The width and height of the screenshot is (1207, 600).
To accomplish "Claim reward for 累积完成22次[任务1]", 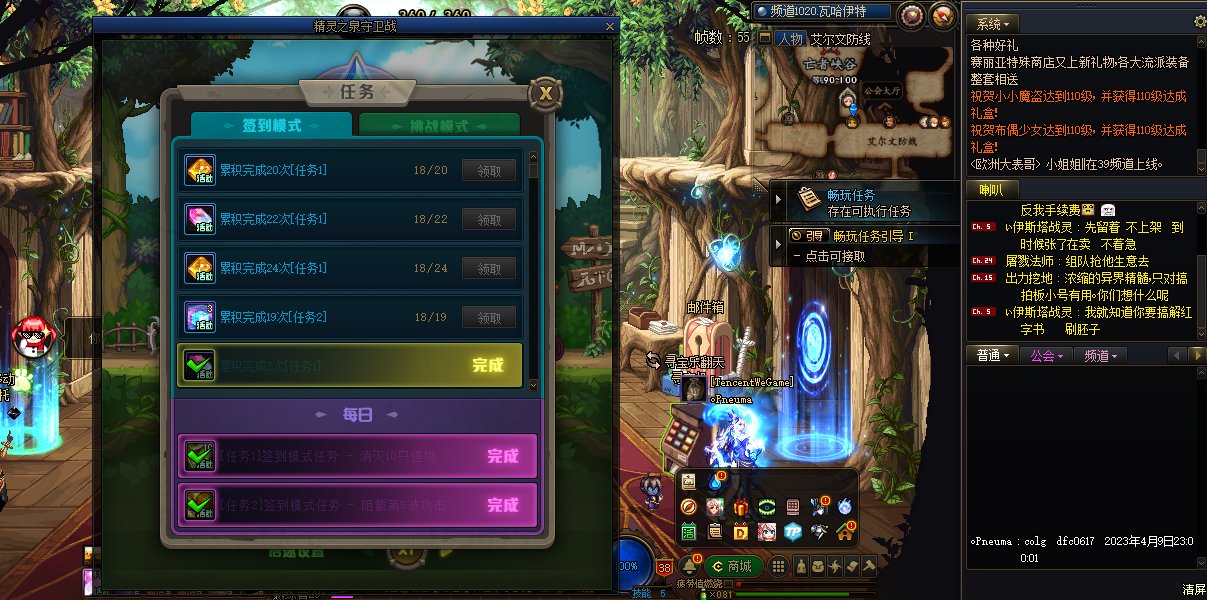I will pos(489,220).
